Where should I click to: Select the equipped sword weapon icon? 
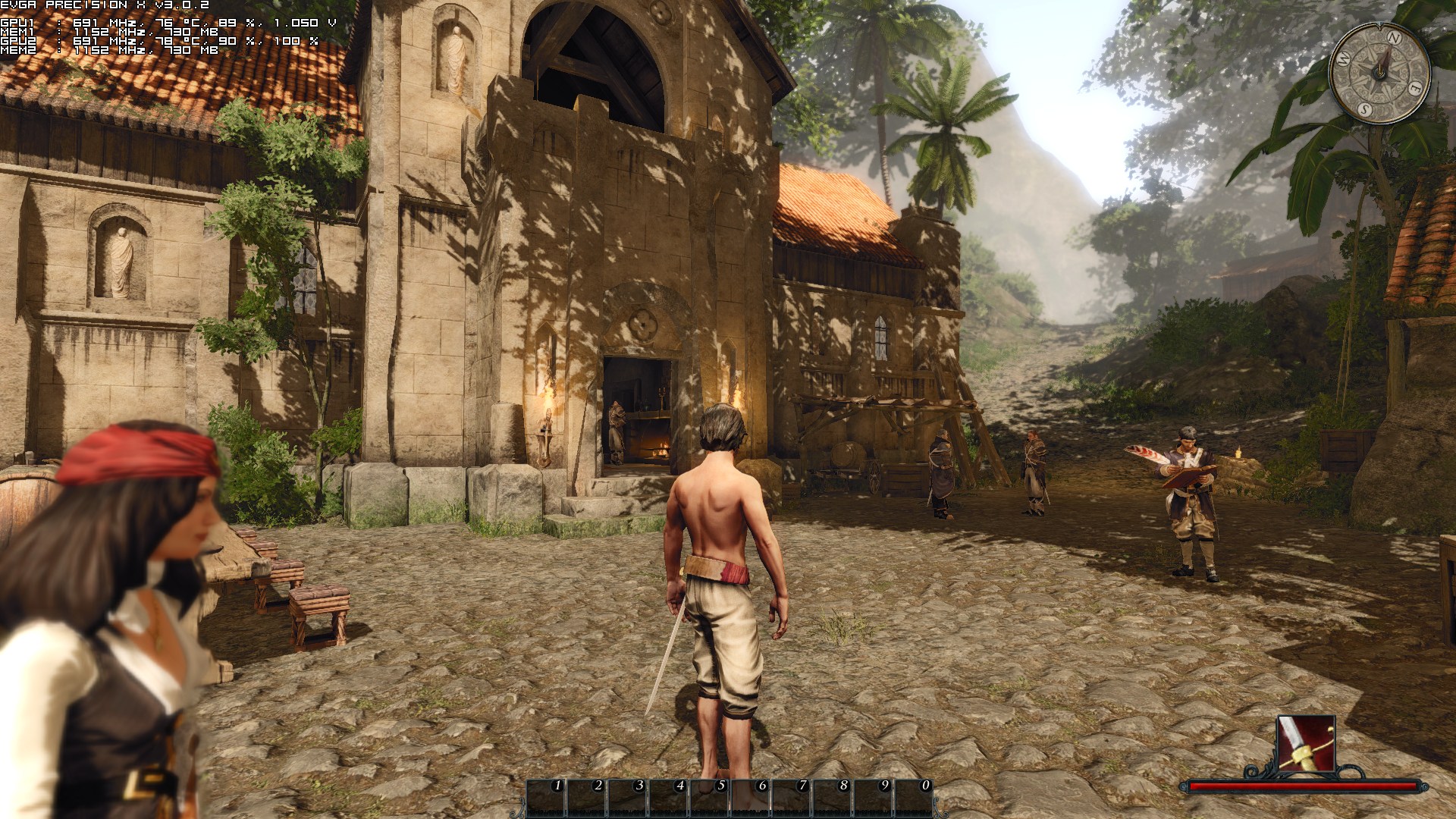click(1305, 743)
